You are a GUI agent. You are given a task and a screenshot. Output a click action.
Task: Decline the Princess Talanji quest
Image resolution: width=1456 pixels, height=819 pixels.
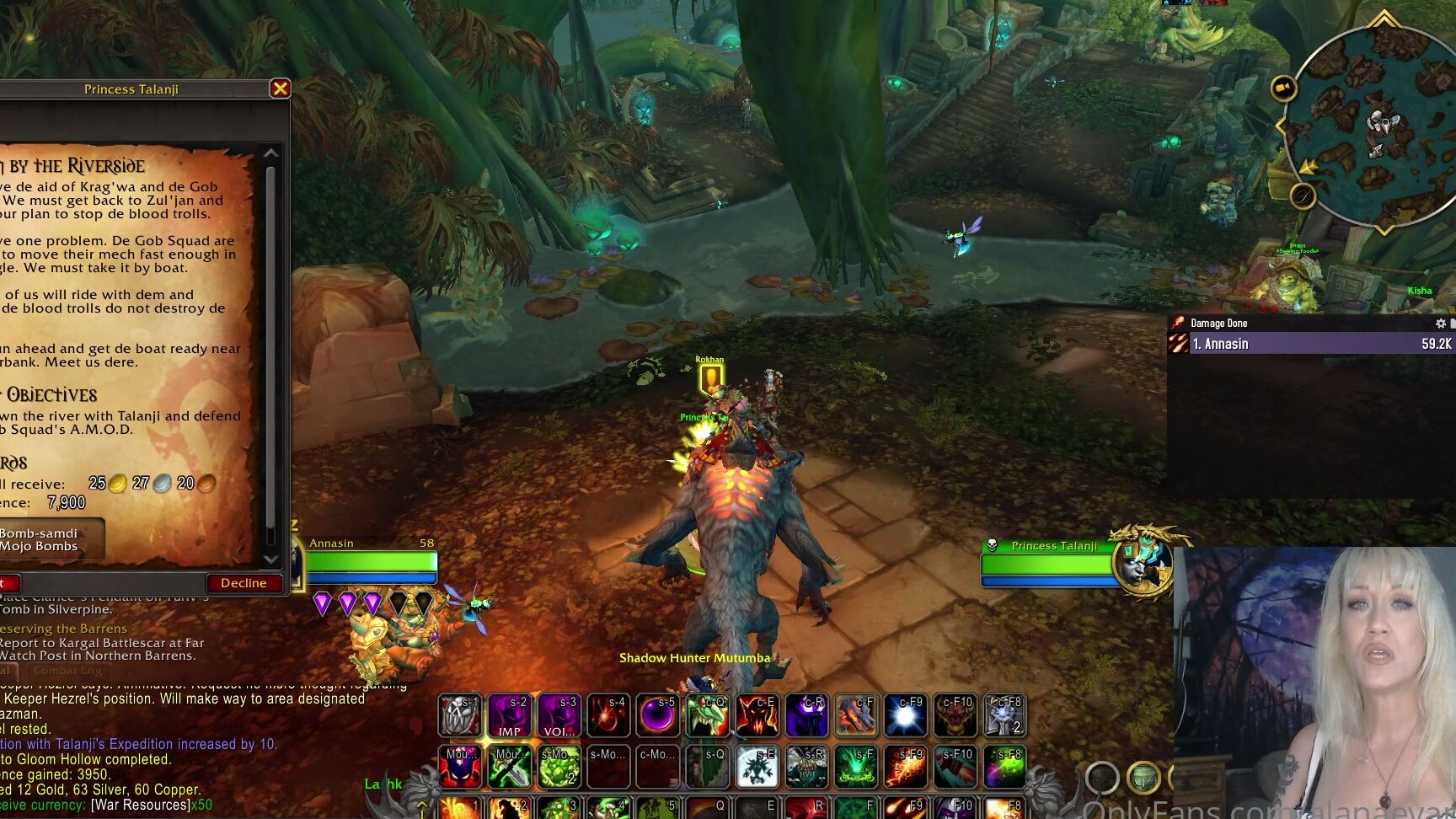coord(244,582)
